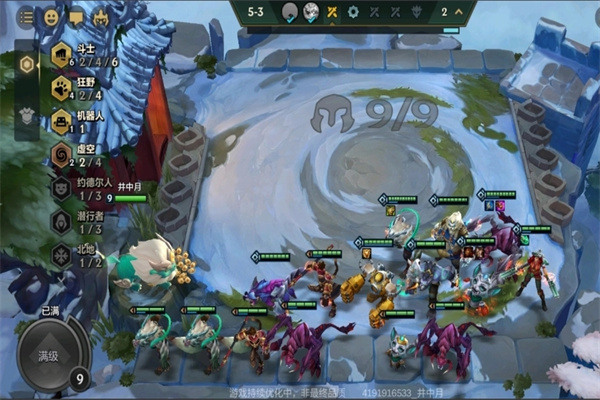Select the gear round marker
The height and width of the screenshot is (400, 600).
click(x=352, y=12)
